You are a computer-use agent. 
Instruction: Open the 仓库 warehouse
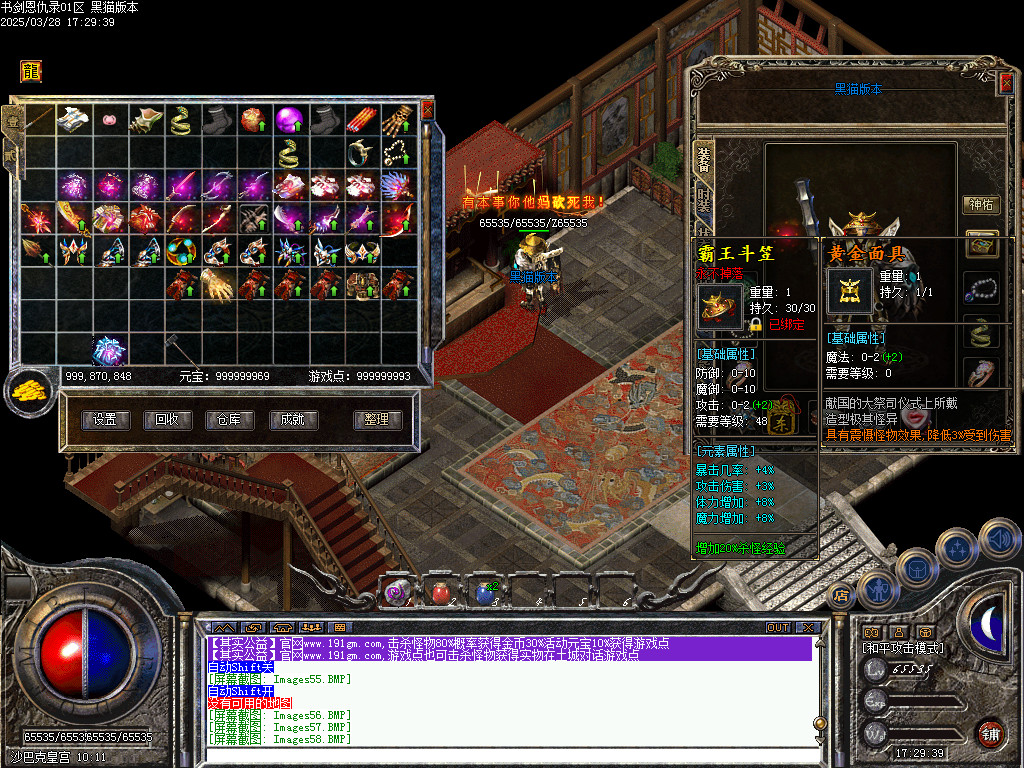(x=229, y=420)
